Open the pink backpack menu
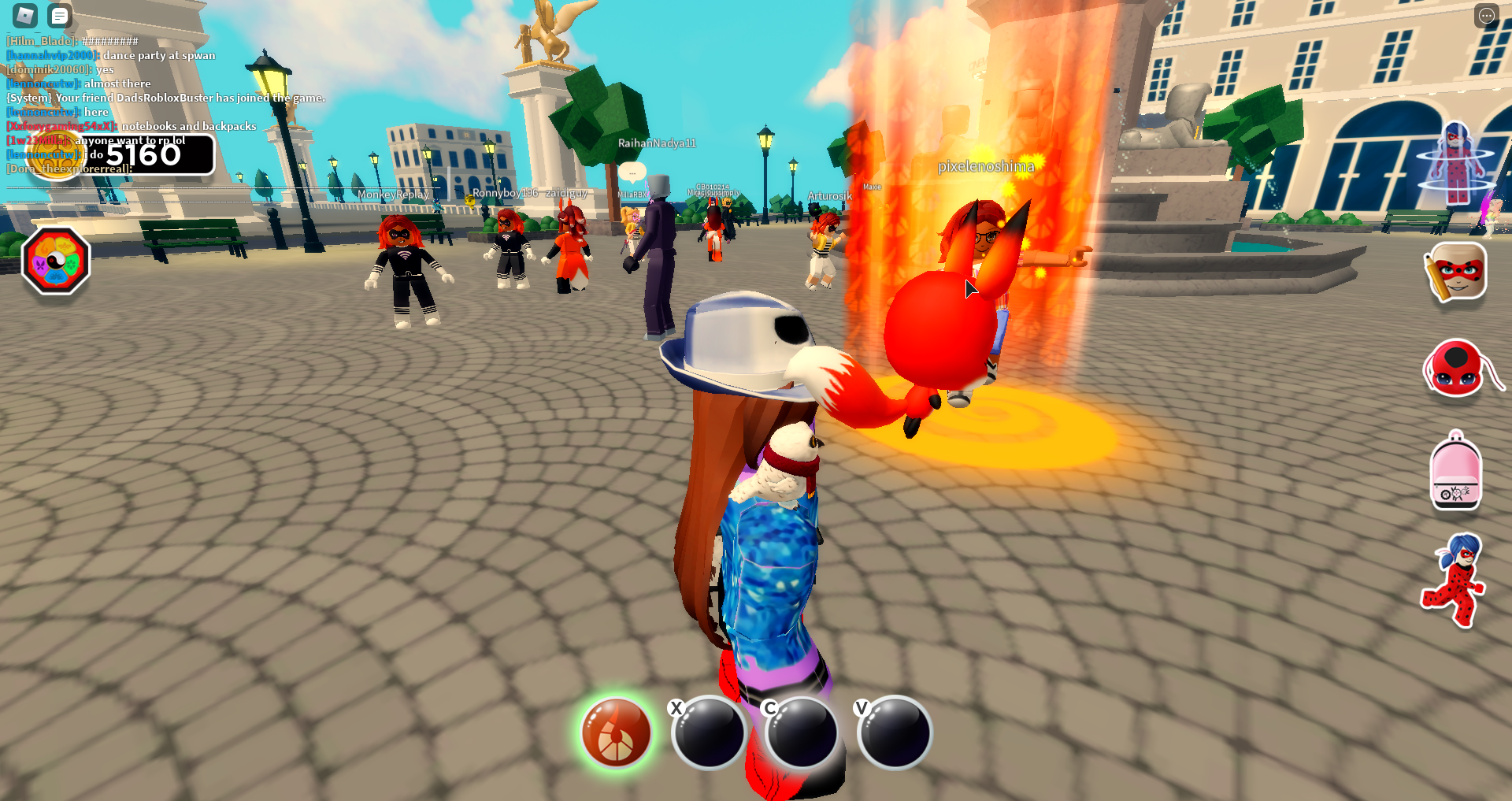The width and height of the screenshot is (1512, 801). pos(1456,471)
